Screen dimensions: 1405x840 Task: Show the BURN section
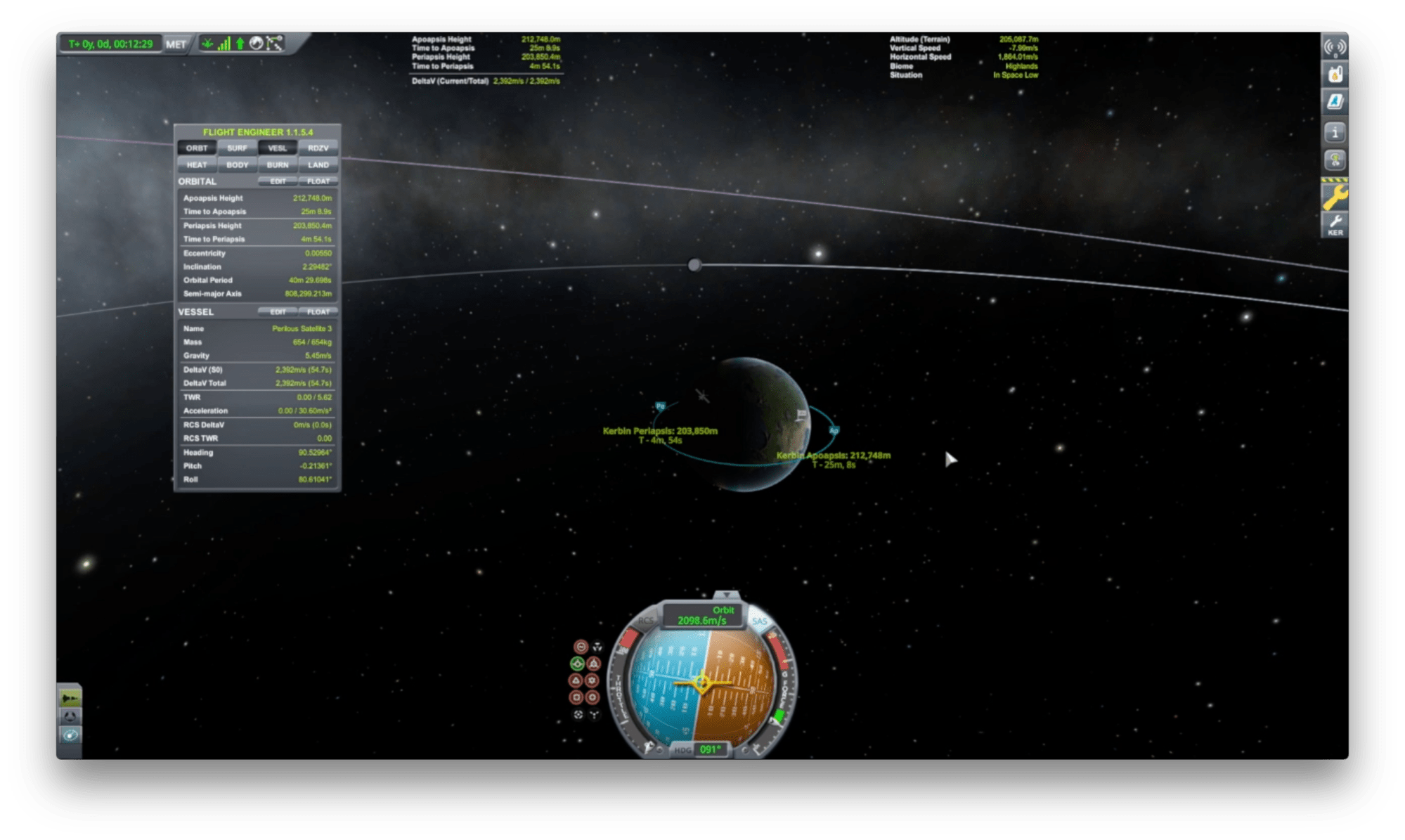click(278, 165)
